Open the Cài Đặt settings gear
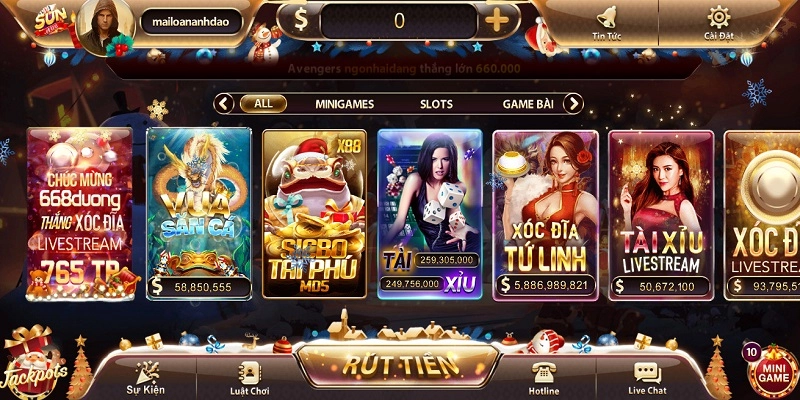 [718, 22]
